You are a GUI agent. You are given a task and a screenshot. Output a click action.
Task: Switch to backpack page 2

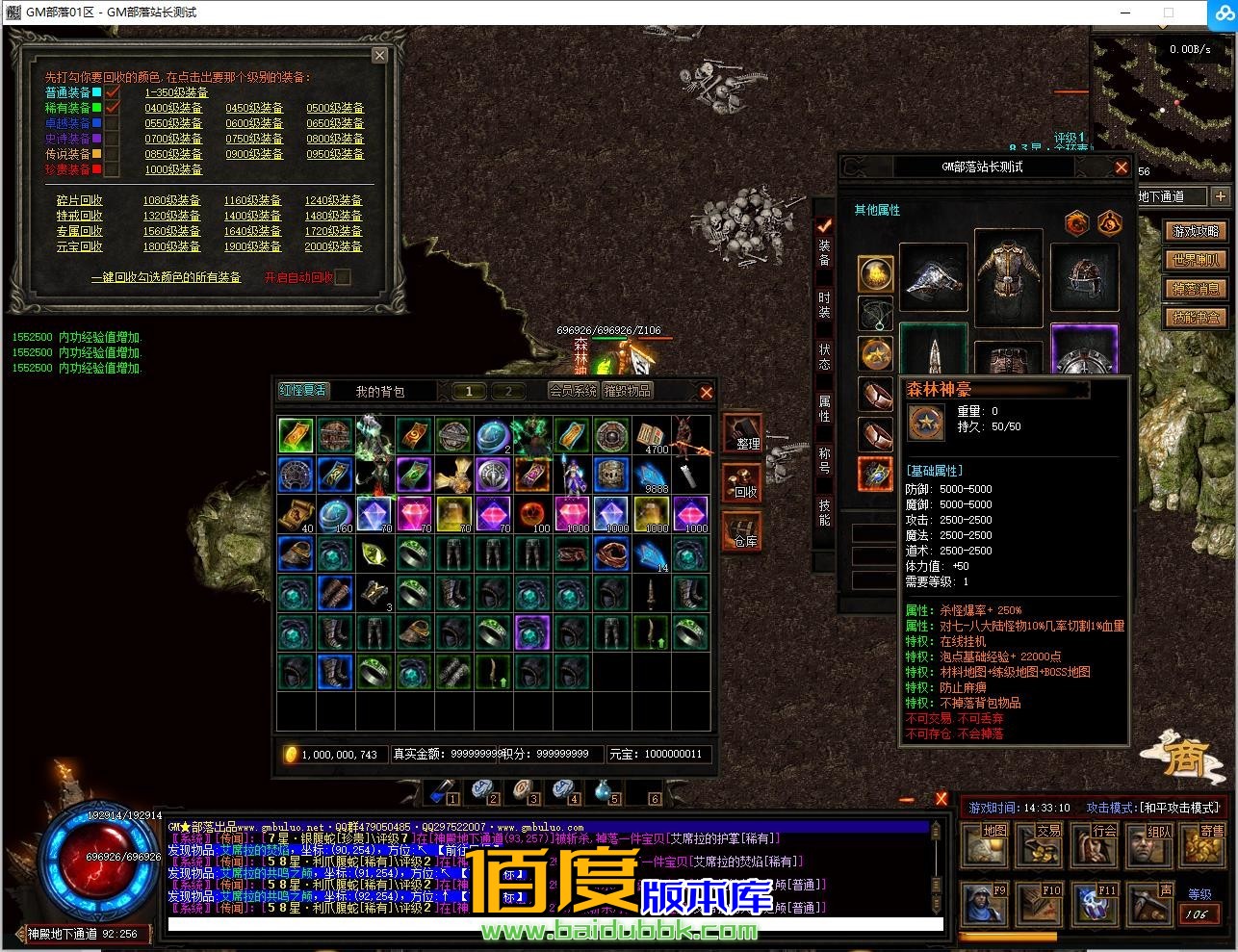(x=508, y=391)
